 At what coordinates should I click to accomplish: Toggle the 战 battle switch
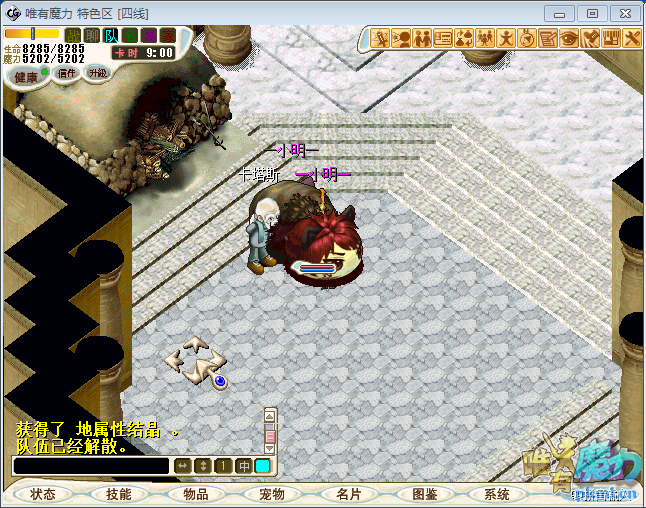(x=73, y=36)
